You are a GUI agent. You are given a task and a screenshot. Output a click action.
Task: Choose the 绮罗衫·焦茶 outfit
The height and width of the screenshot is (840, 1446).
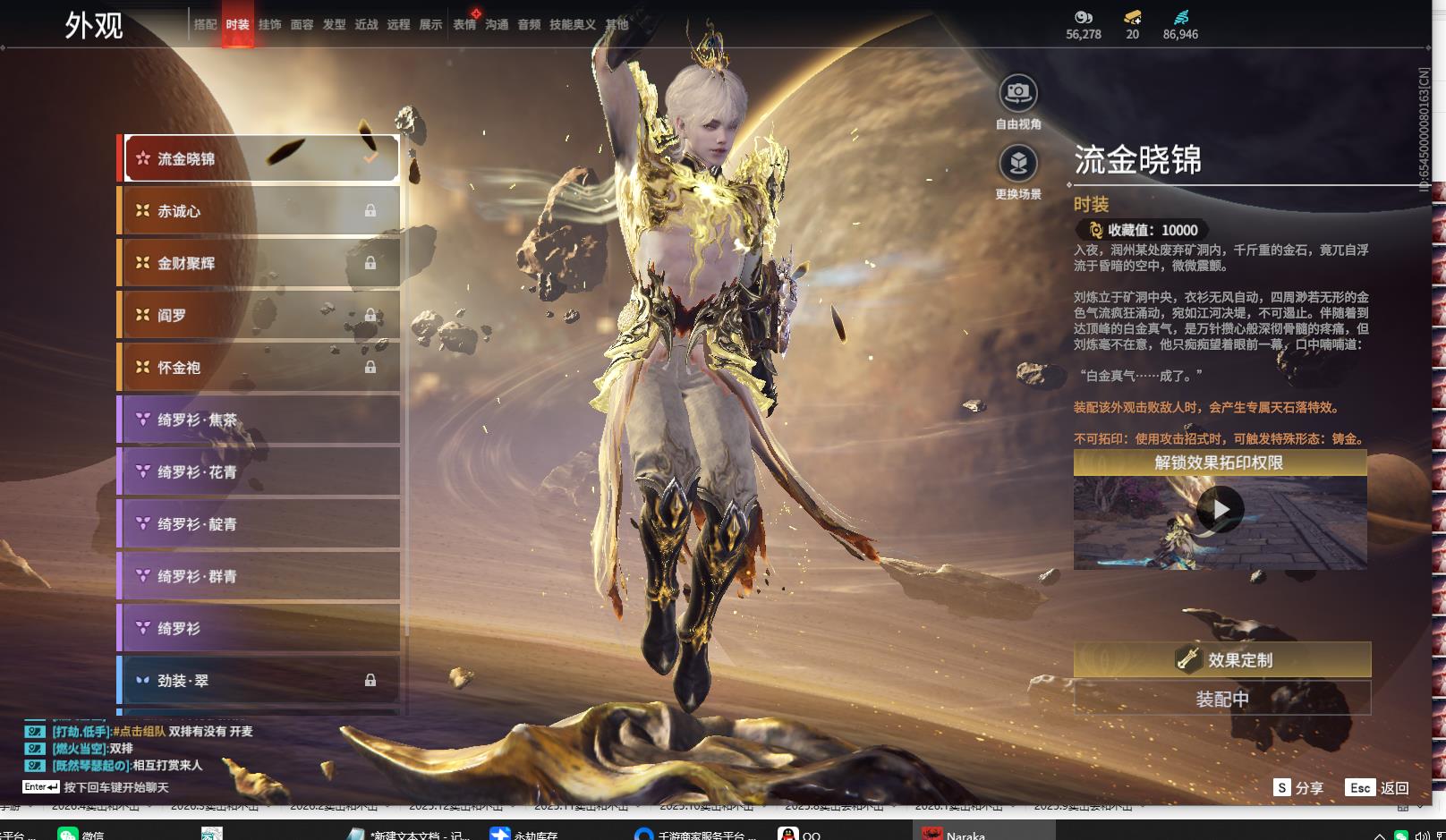259,420
